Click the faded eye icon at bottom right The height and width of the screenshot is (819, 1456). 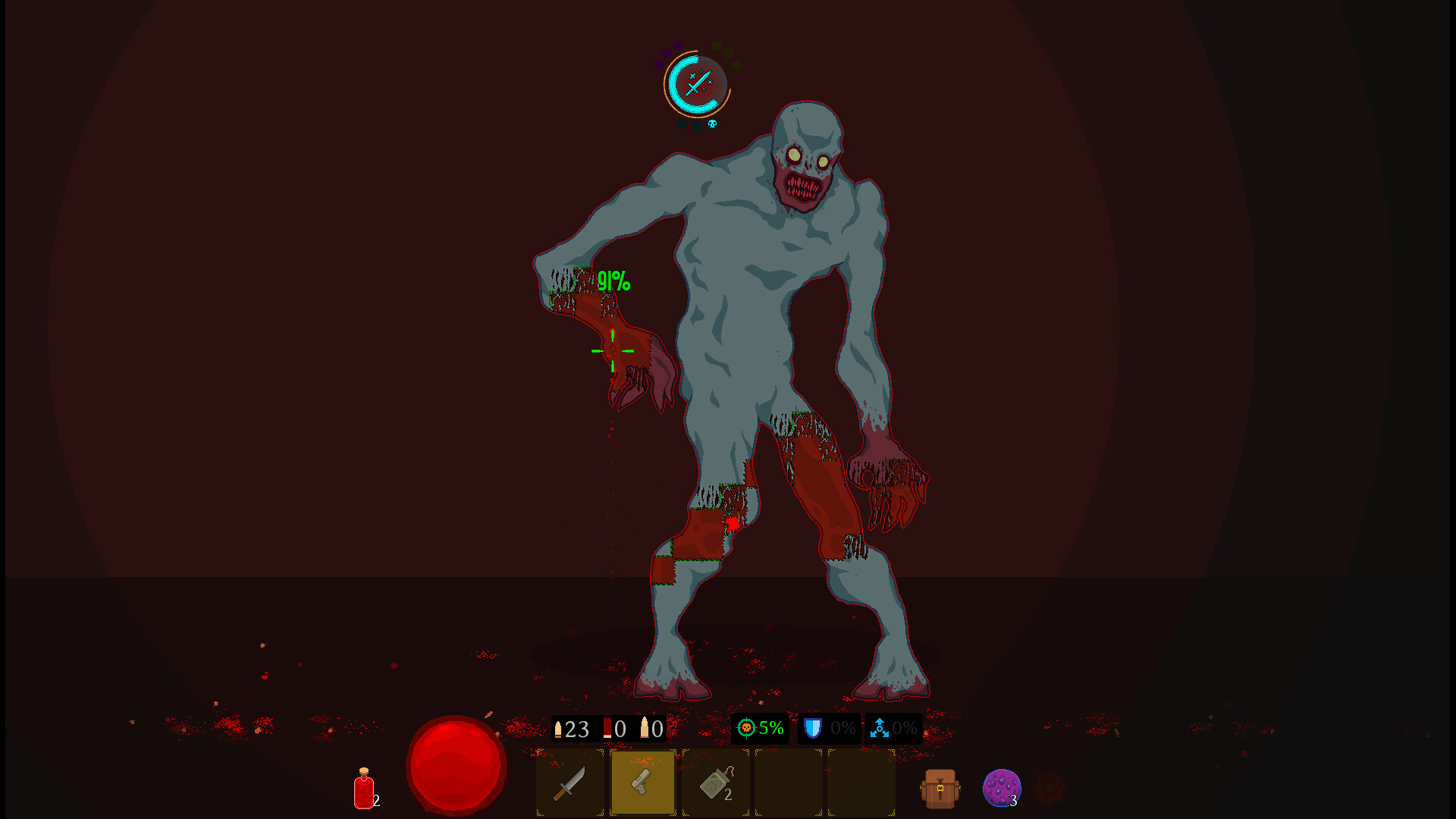point(1050,789)
